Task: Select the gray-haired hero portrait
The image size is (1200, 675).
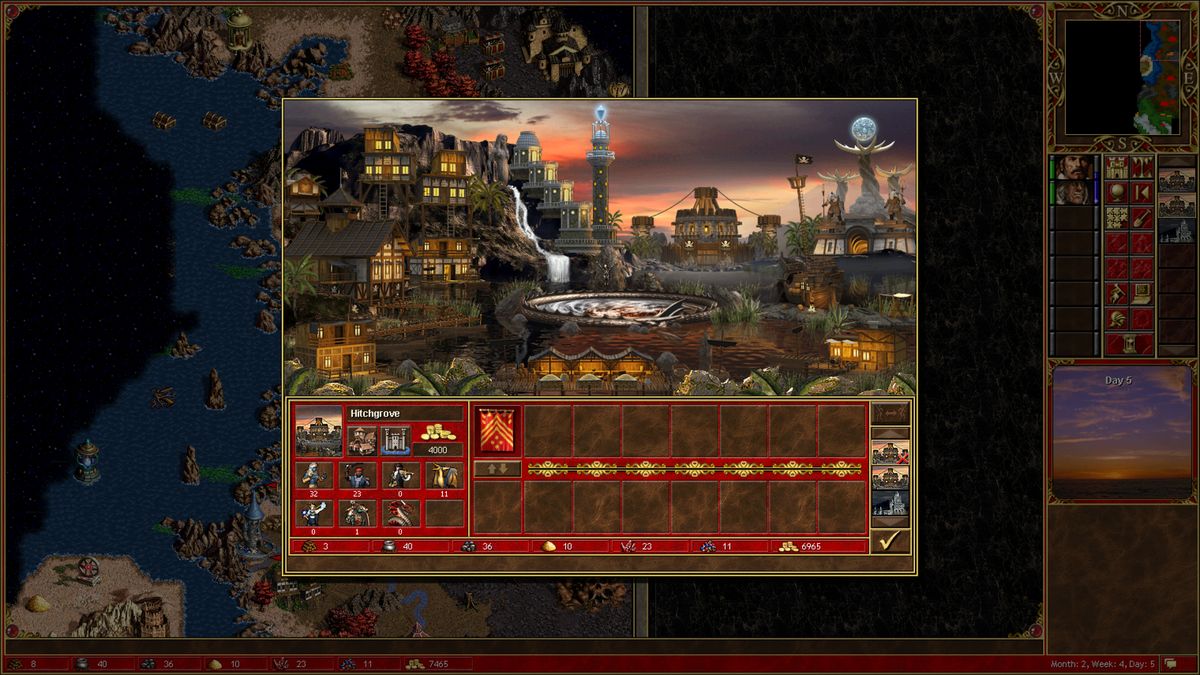Action: click(1073, 192)
